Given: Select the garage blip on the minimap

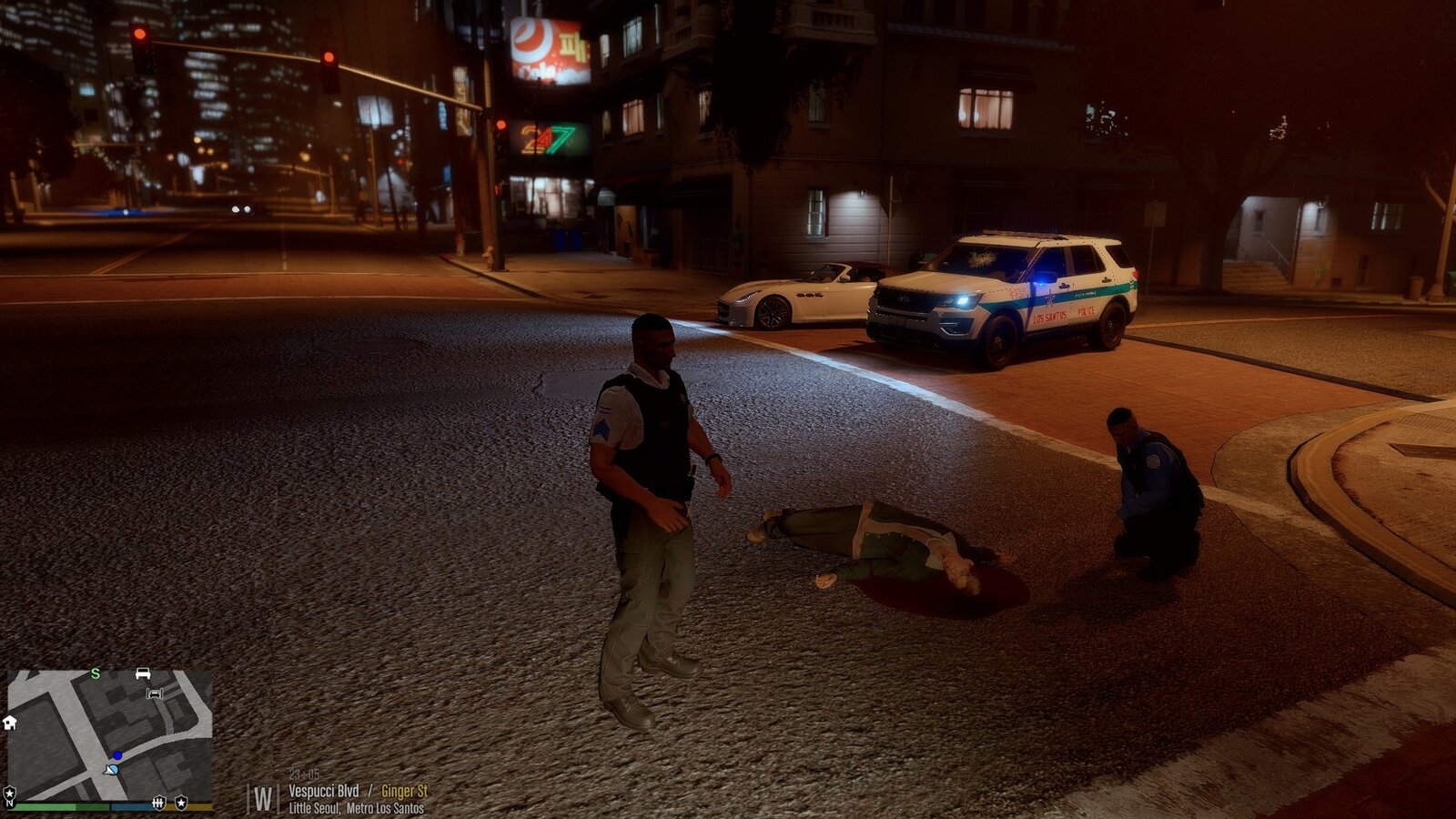Looking at the screenshot, I should pos(155,693).
